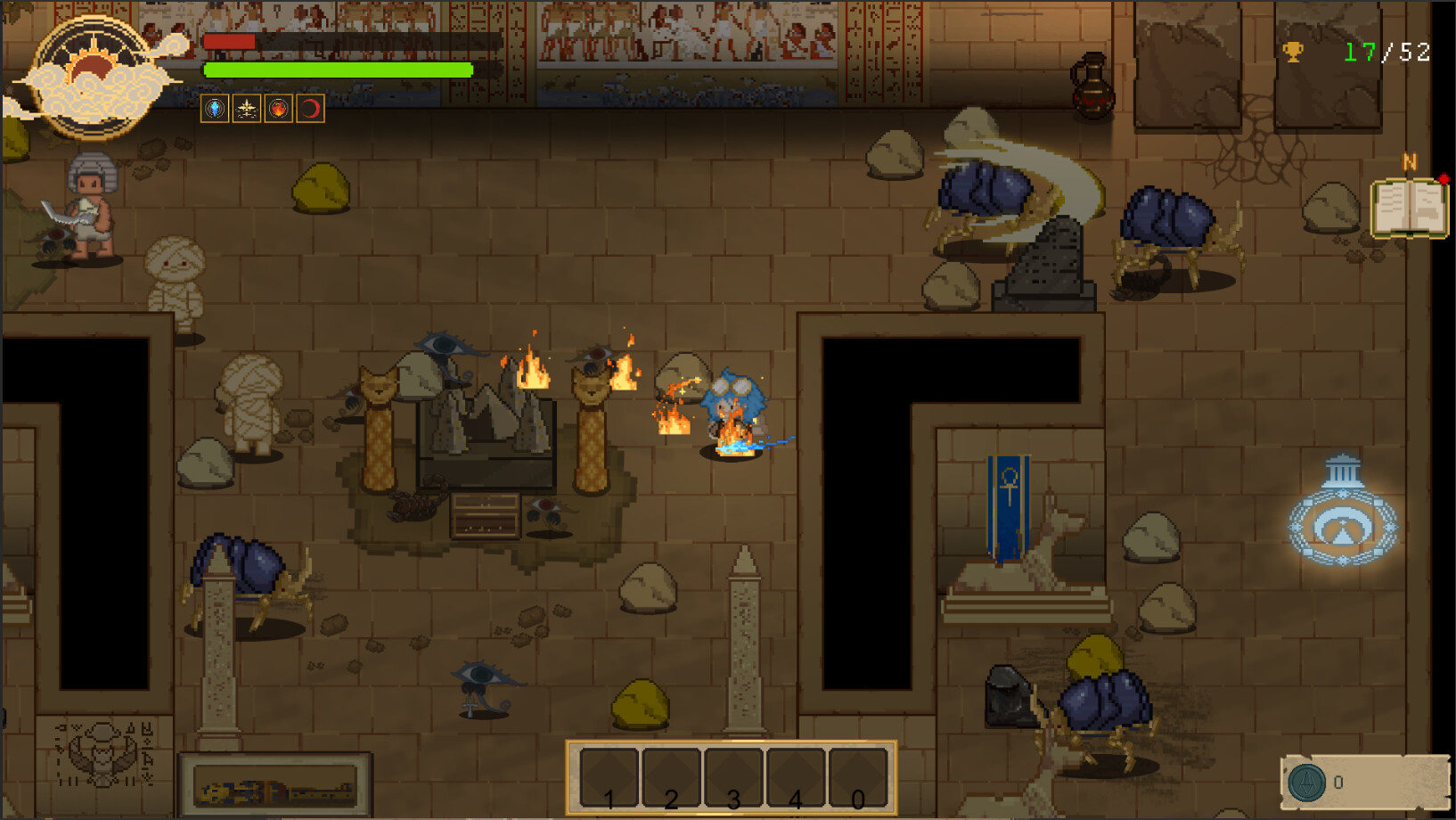Open hotbar slot numbered 0
Screen dimensions: 1456x820
point(856,775)
